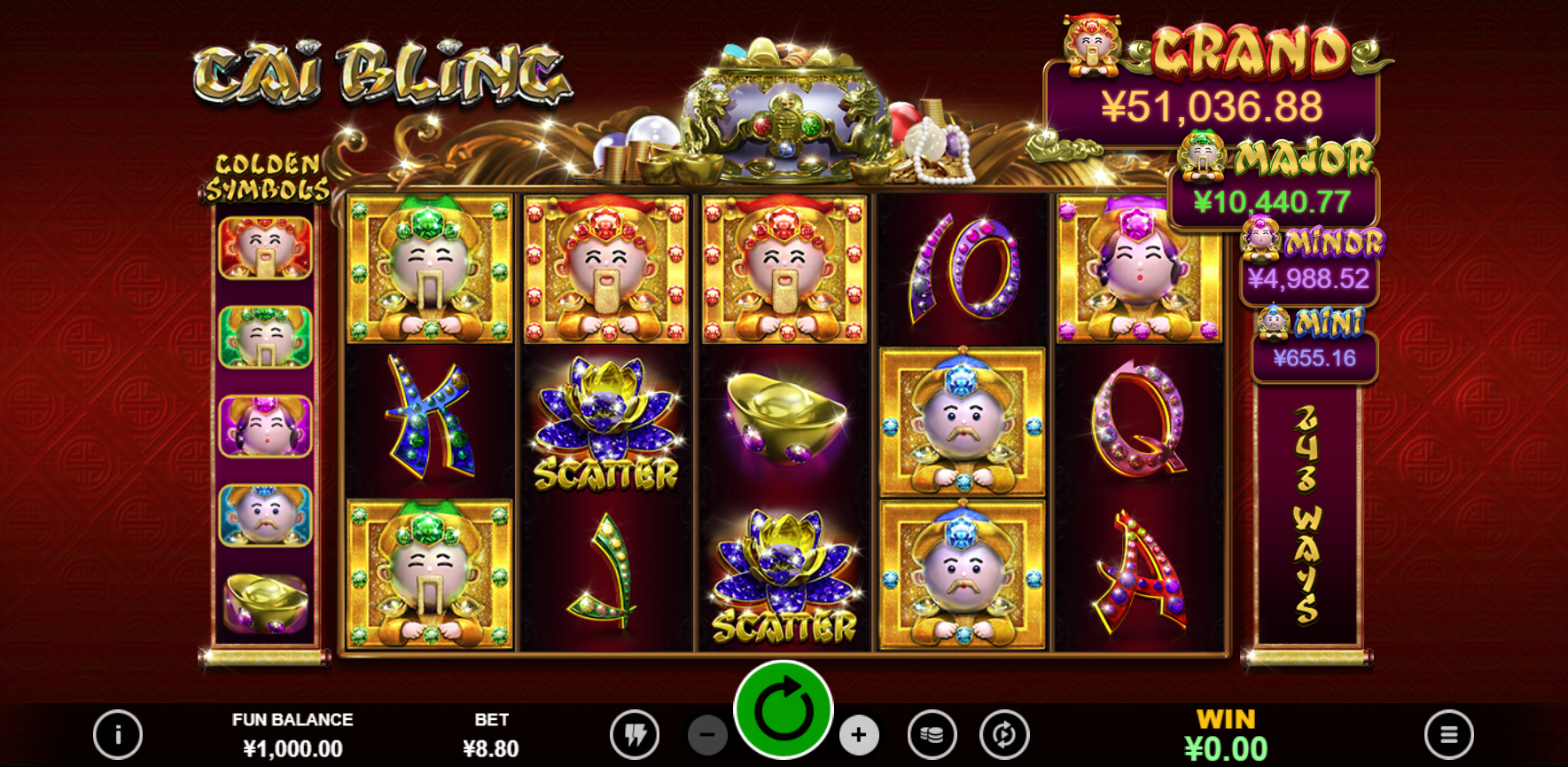The image size is (1568, 767).
Task: Open the game info screen
Action: point(118,734)
